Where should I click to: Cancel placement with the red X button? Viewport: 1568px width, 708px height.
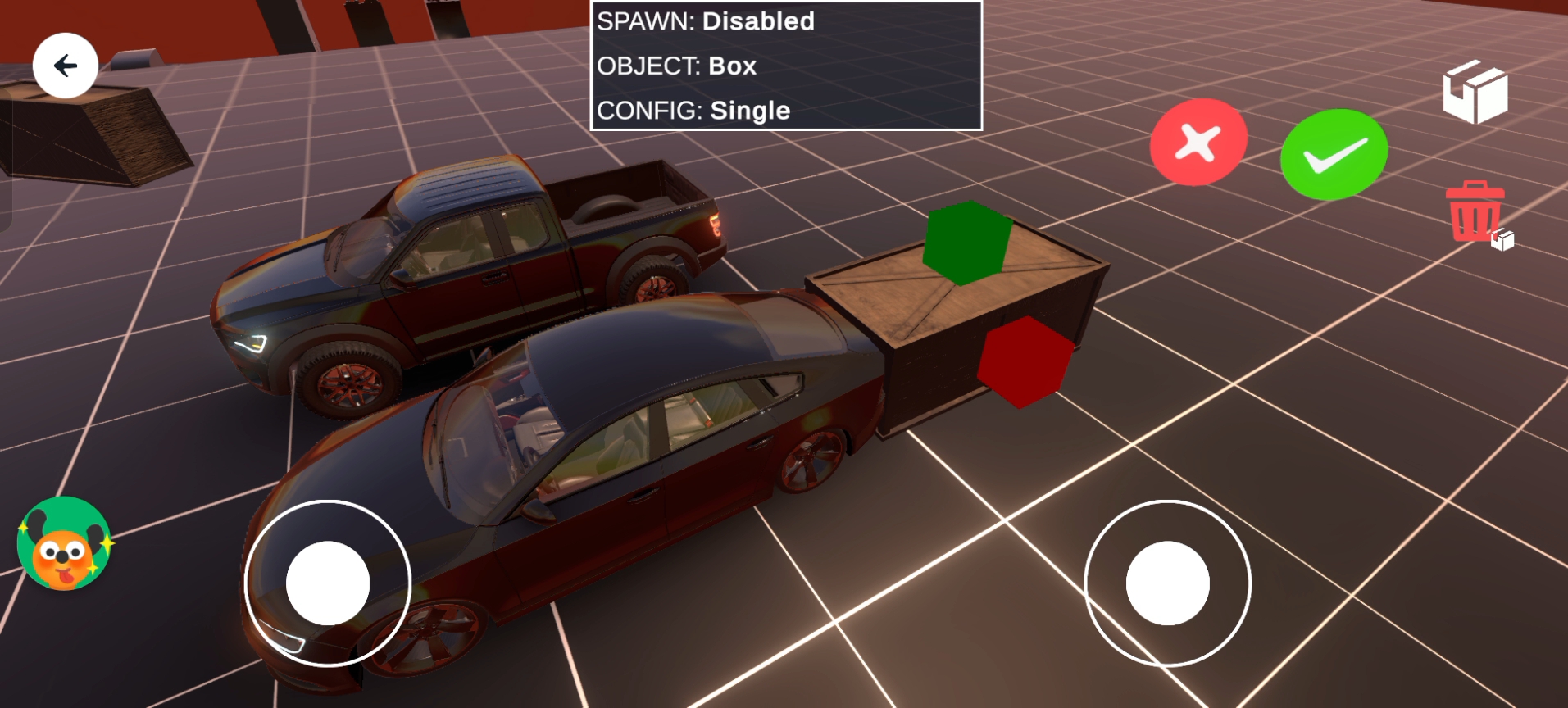1198,143
